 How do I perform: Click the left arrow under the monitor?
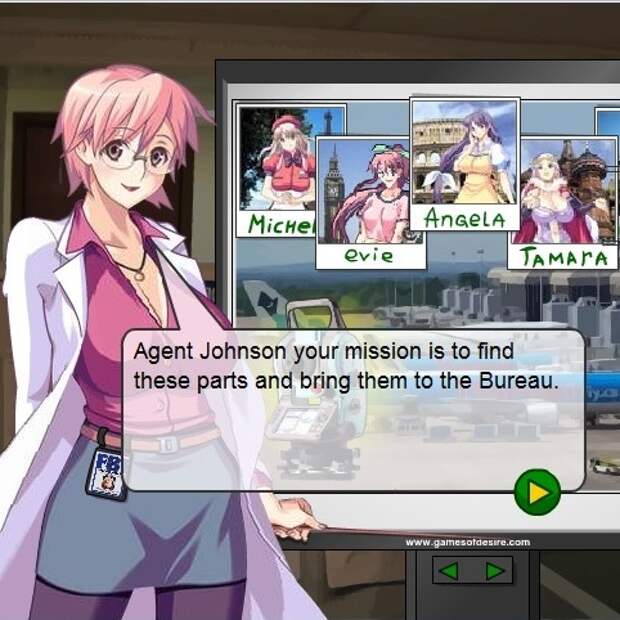point(450,571)
